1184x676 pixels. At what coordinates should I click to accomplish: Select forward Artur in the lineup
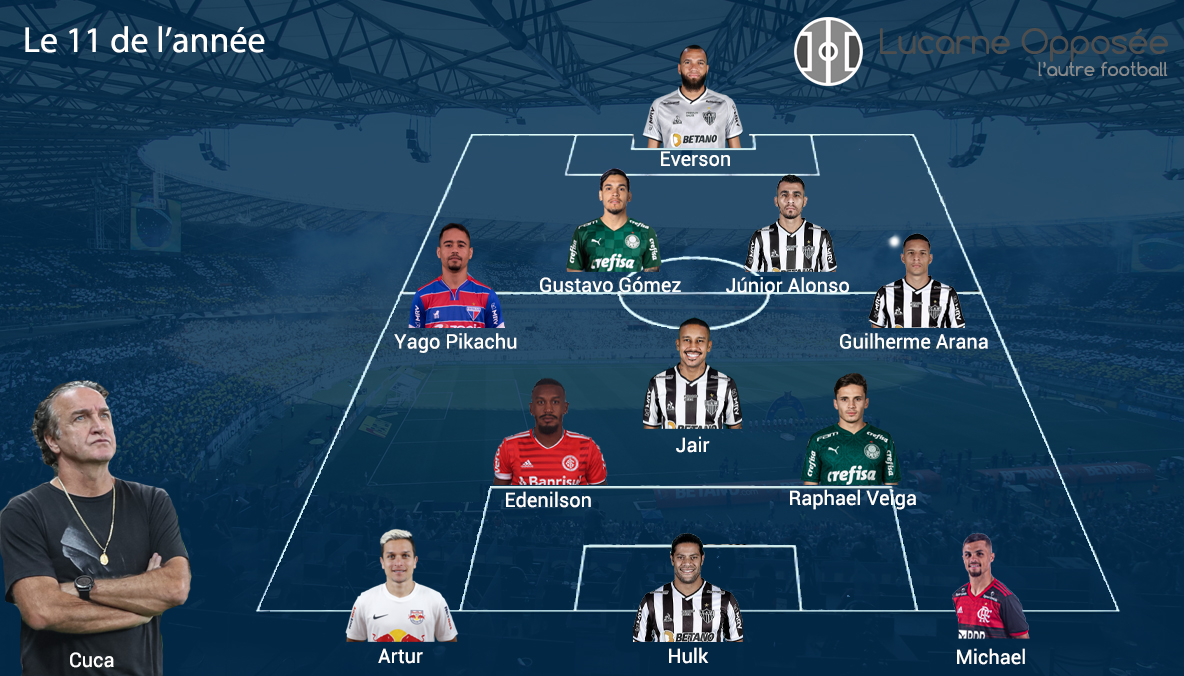[x=400, y=590]
